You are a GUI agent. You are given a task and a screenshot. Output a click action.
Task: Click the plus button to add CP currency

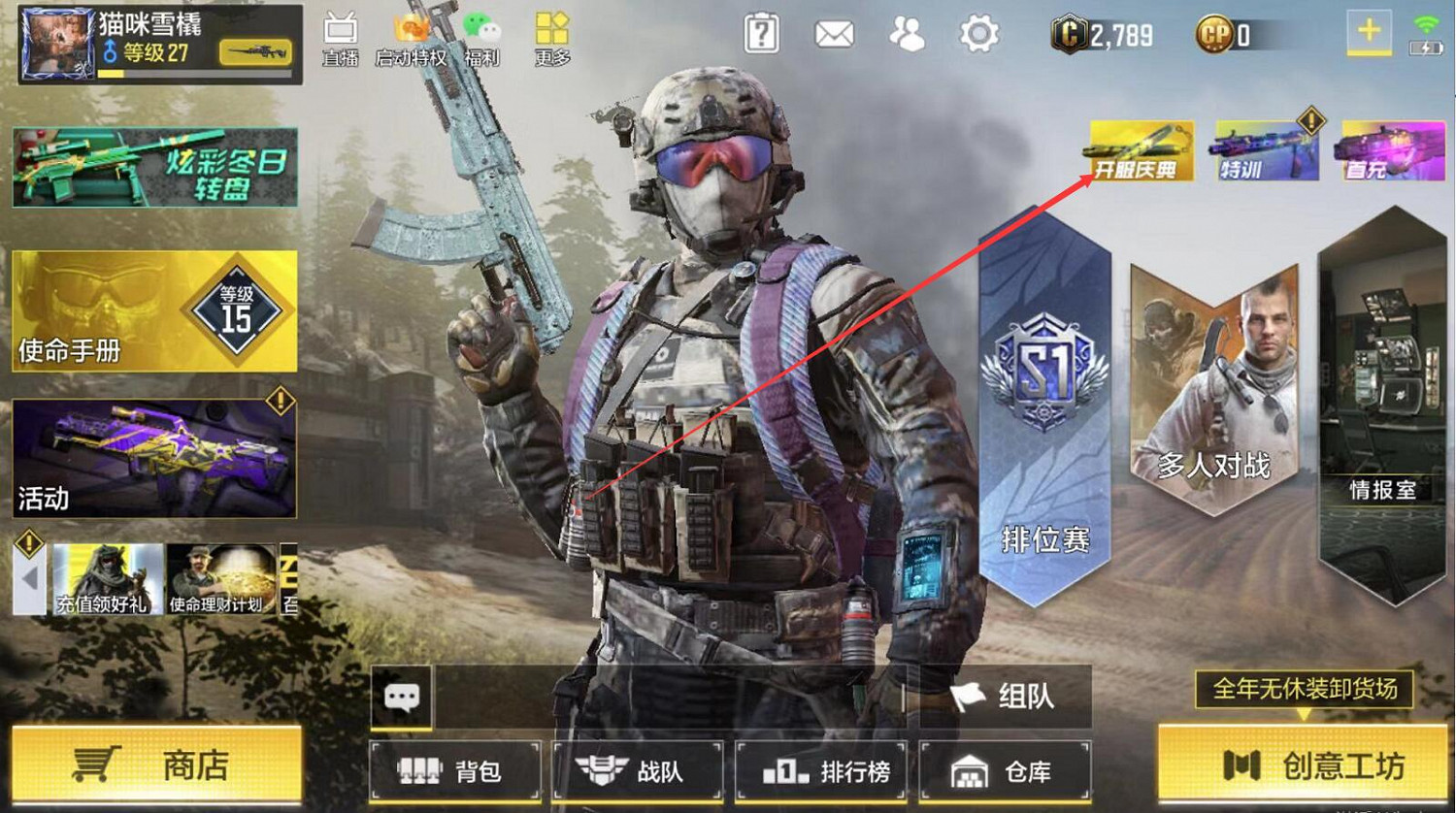(1367, 31)
